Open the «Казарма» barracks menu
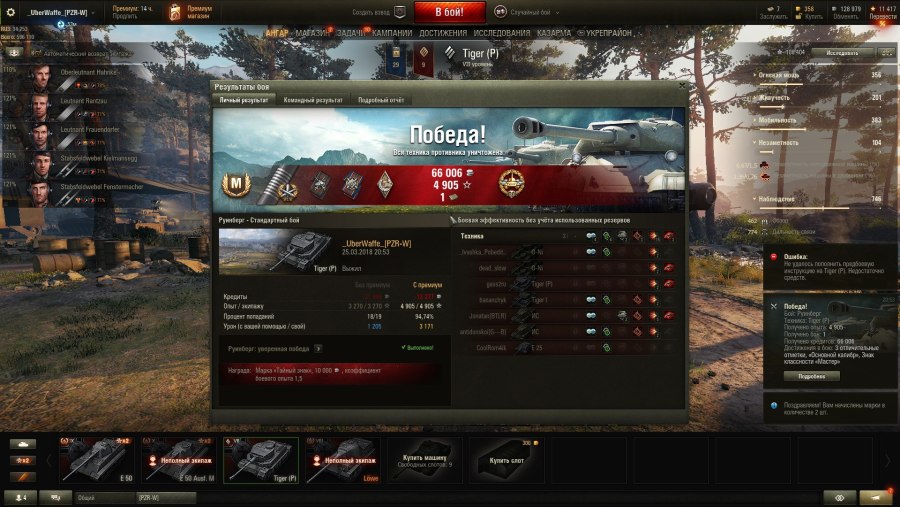Viewport: 900px width, 507px height. pos(554,33)
